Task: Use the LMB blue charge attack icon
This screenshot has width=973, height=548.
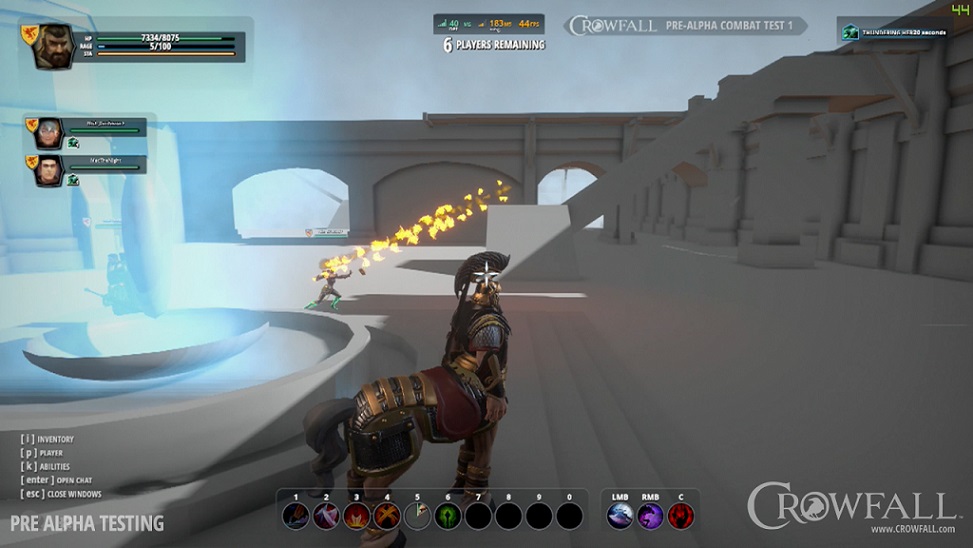Action: pyautogui.click(x=620, y=516)
